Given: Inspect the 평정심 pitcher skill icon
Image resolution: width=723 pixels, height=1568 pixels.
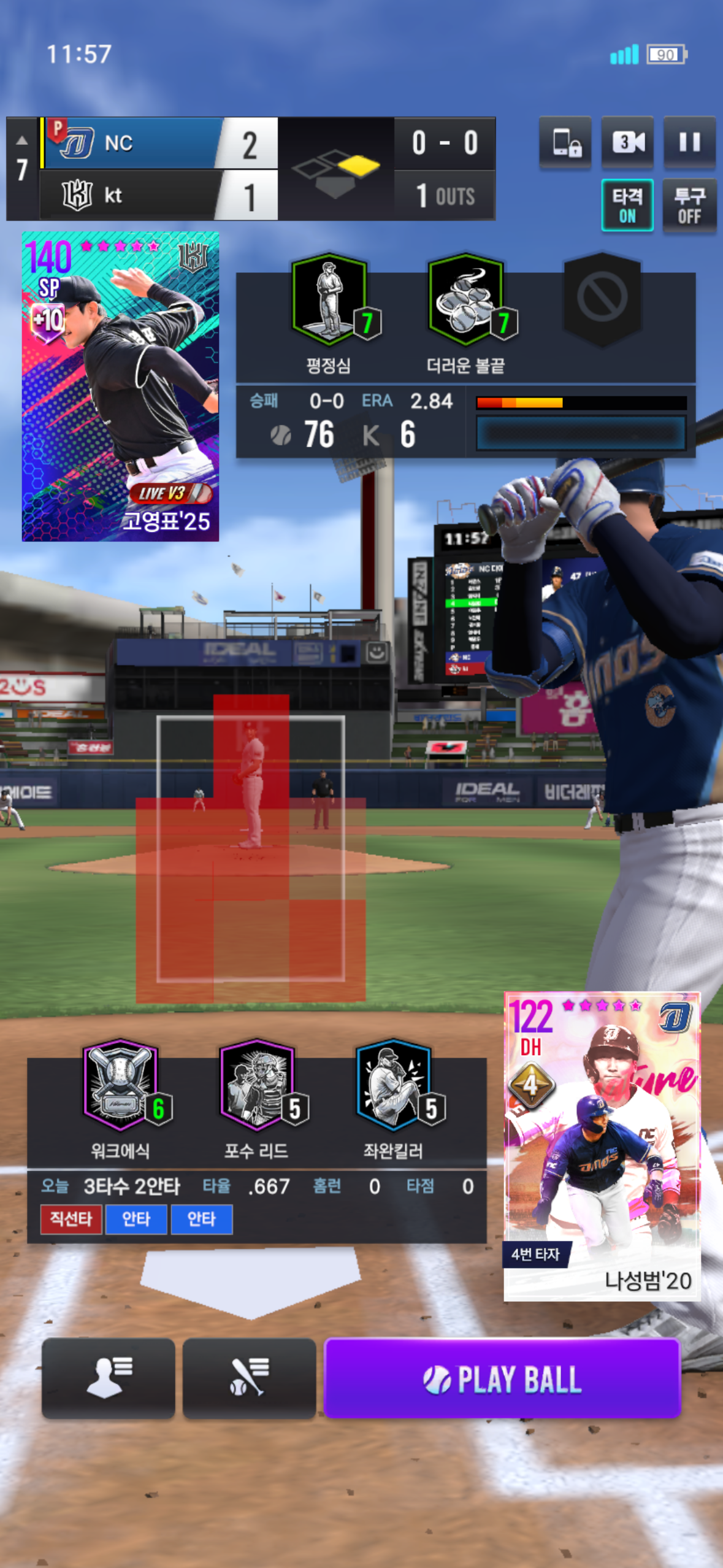Looking at the screenshot, I should pyautogui.click(x=330, y=299).
